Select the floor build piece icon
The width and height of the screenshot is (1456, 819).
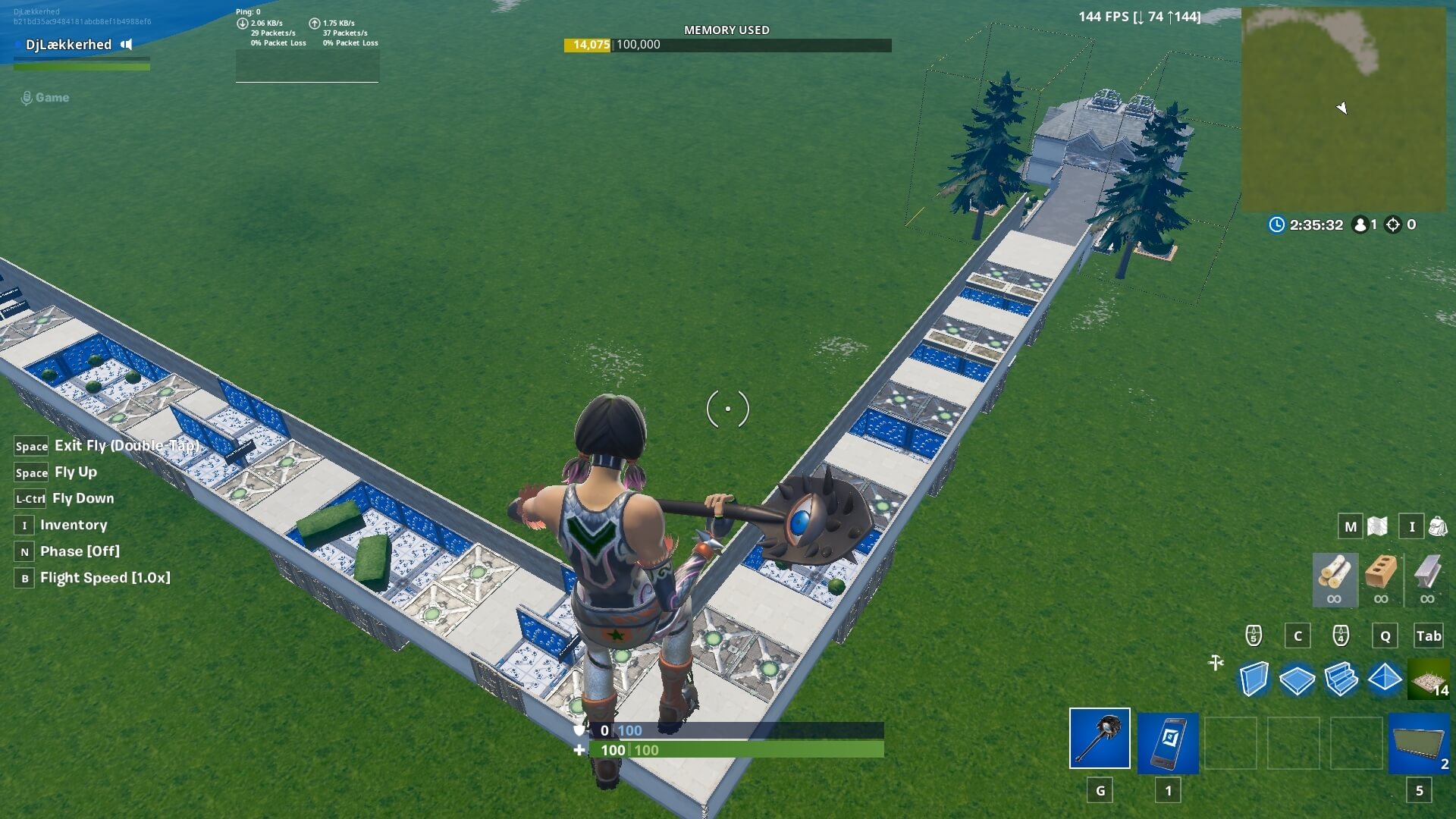pyautogui.click(x=1298, y=680)
